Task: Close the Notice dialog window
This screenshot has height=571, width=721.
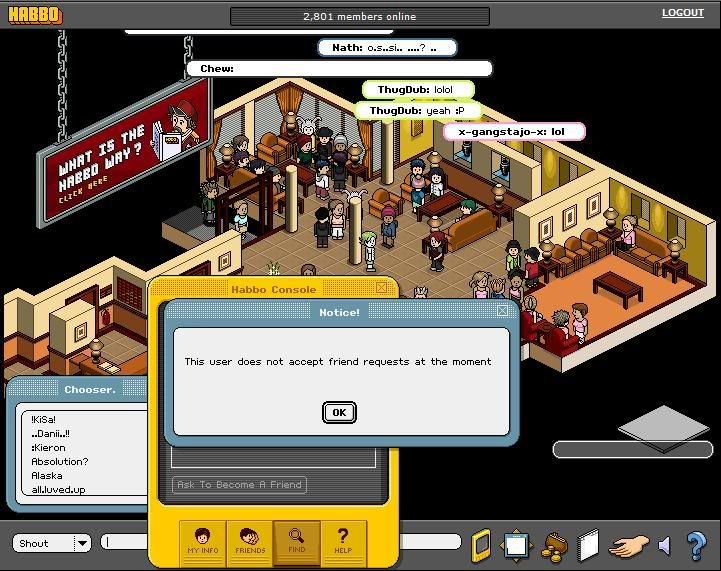Action: (502, 311)
